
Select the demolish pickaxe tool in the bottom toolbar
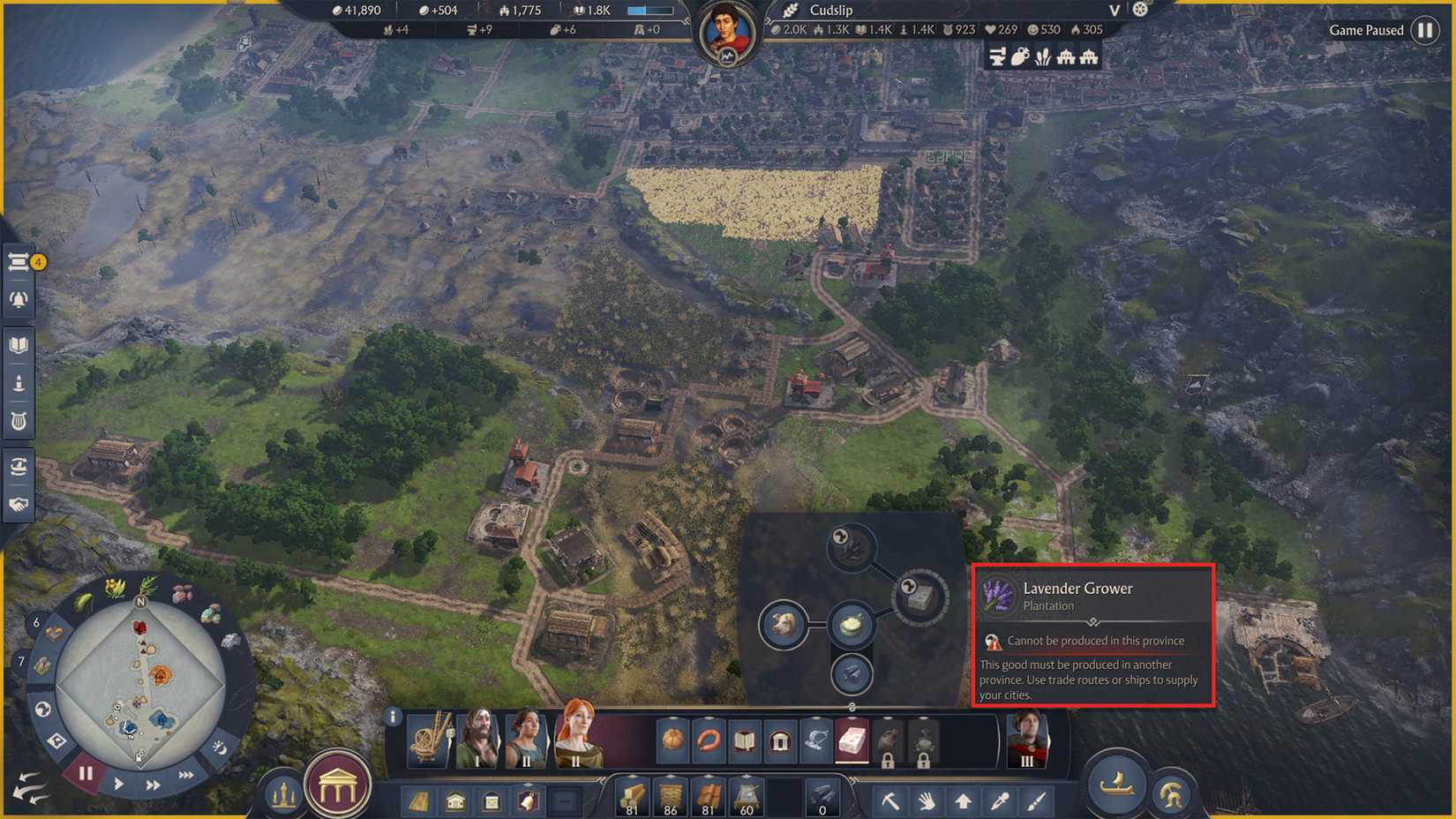[890, 800]
